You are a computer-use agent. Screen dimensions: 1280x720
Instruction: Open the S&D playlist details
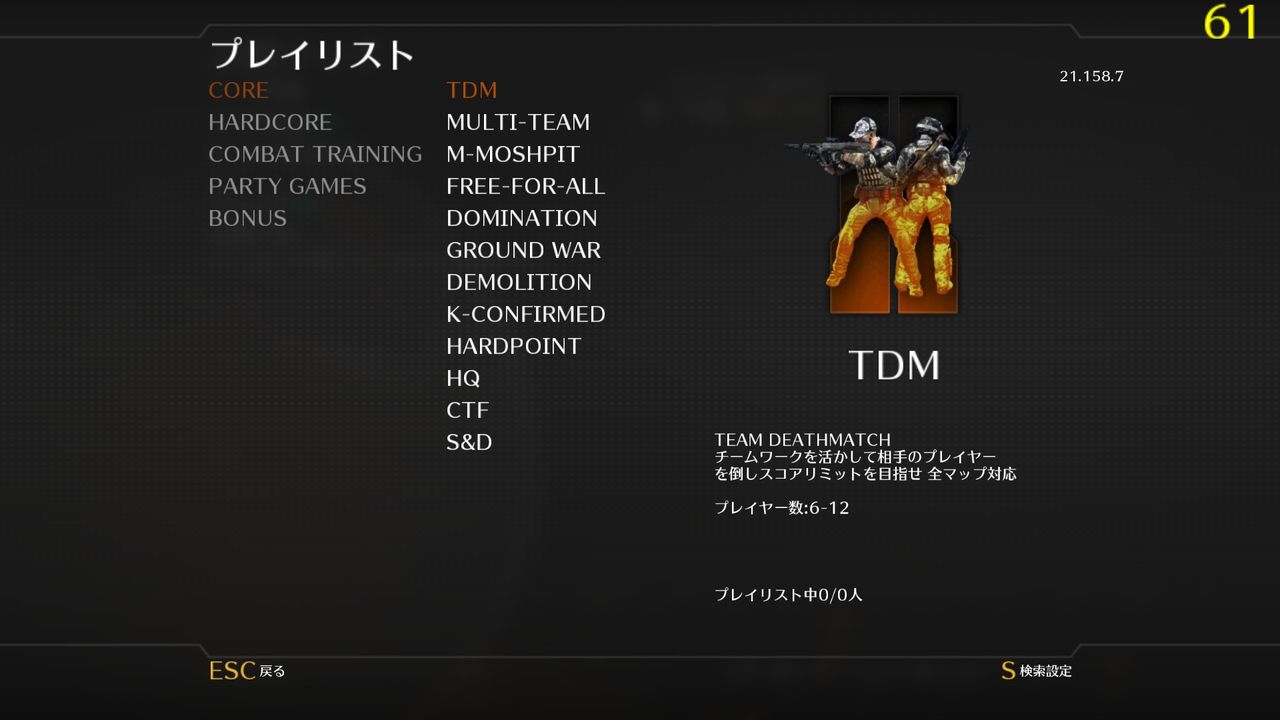click(x=470, y=442)
